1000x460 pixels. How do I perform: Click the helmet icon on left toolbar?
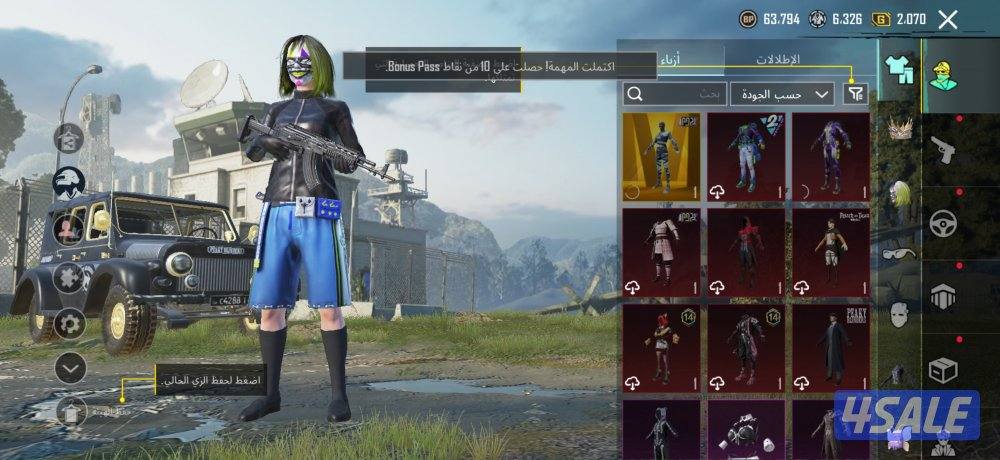click(69, 182)
